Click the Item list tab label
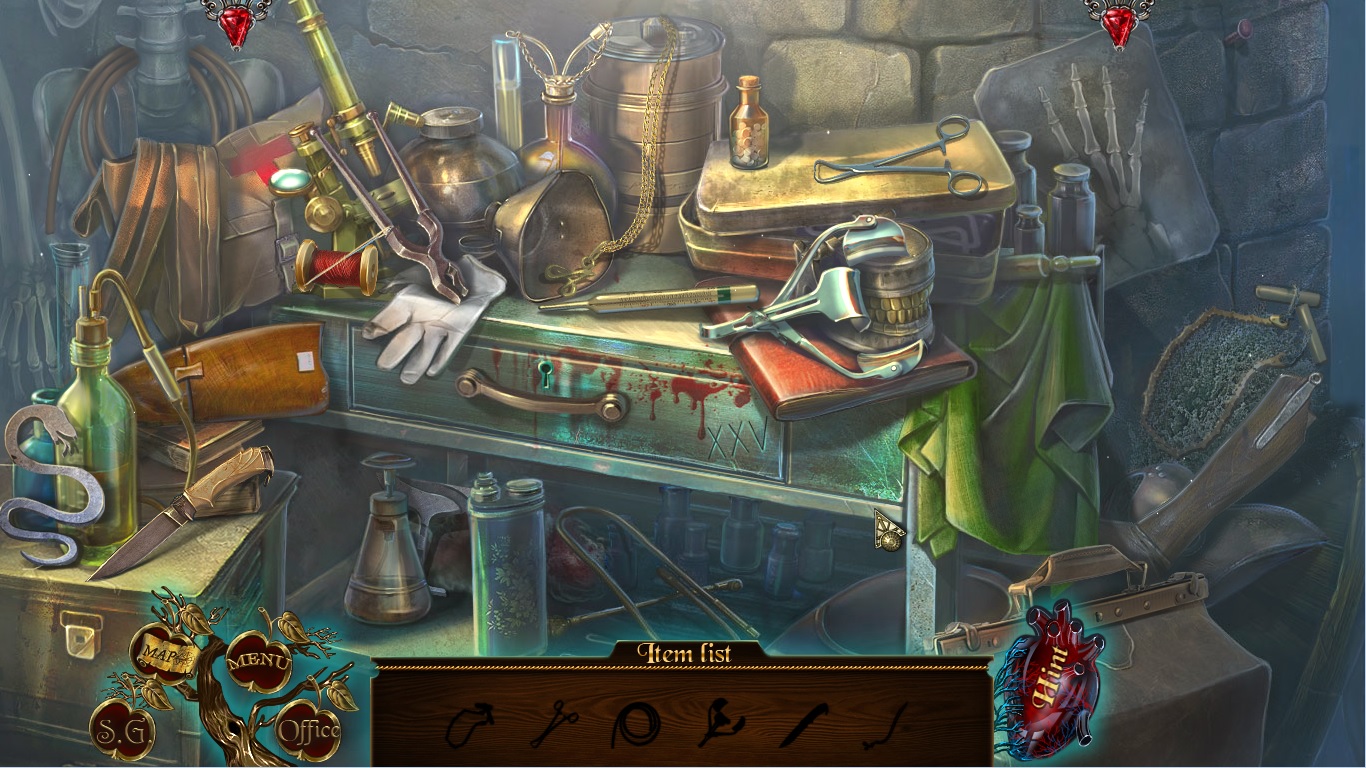Viewport: 1366px width, 768px height. pos(683,651)
